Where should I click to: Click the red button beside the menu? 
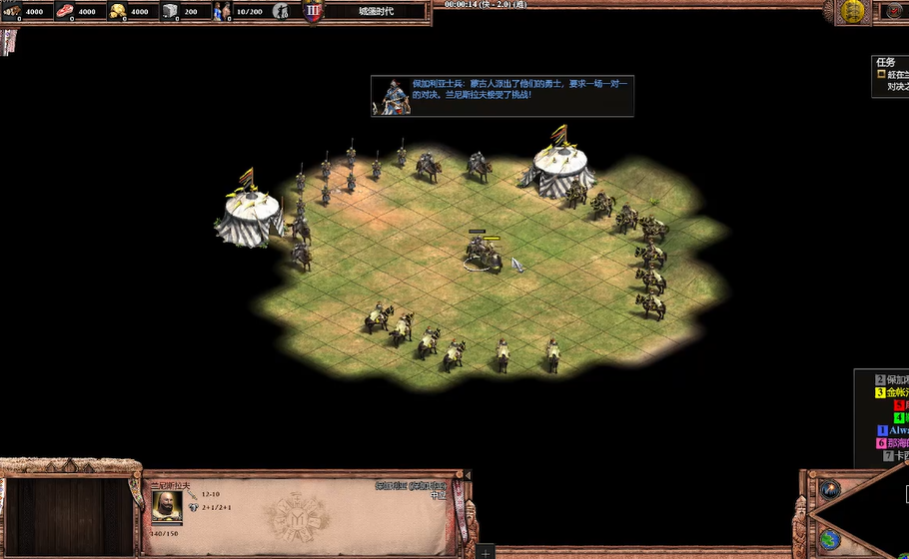pos(894,11)
